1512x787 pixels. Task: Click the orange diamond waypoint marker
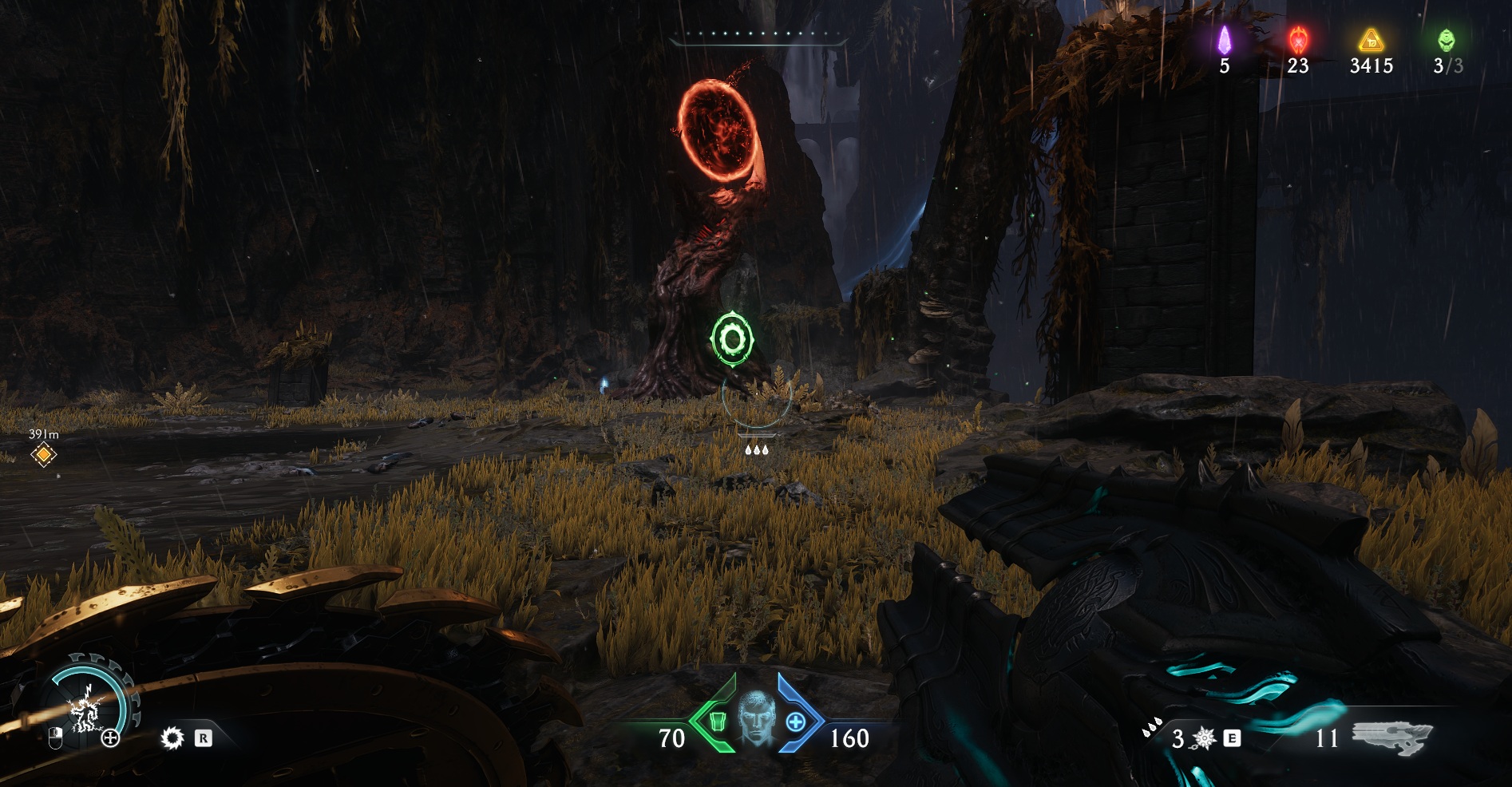tap(43, 455)
